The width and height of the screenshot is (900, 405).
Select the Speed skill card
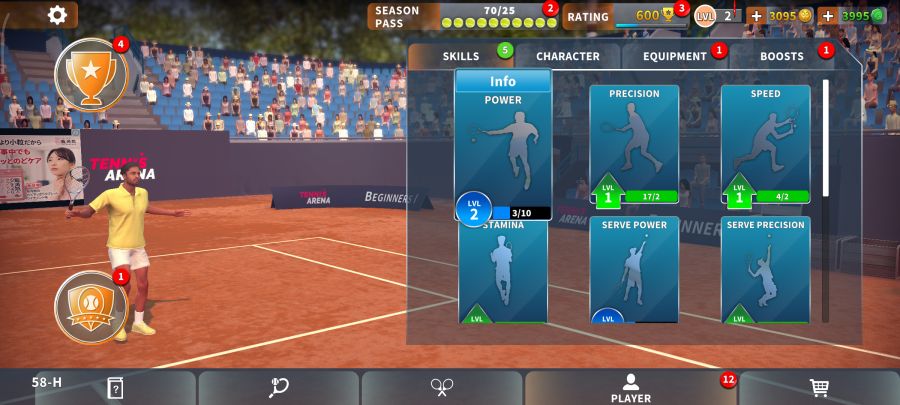[765, 143]
